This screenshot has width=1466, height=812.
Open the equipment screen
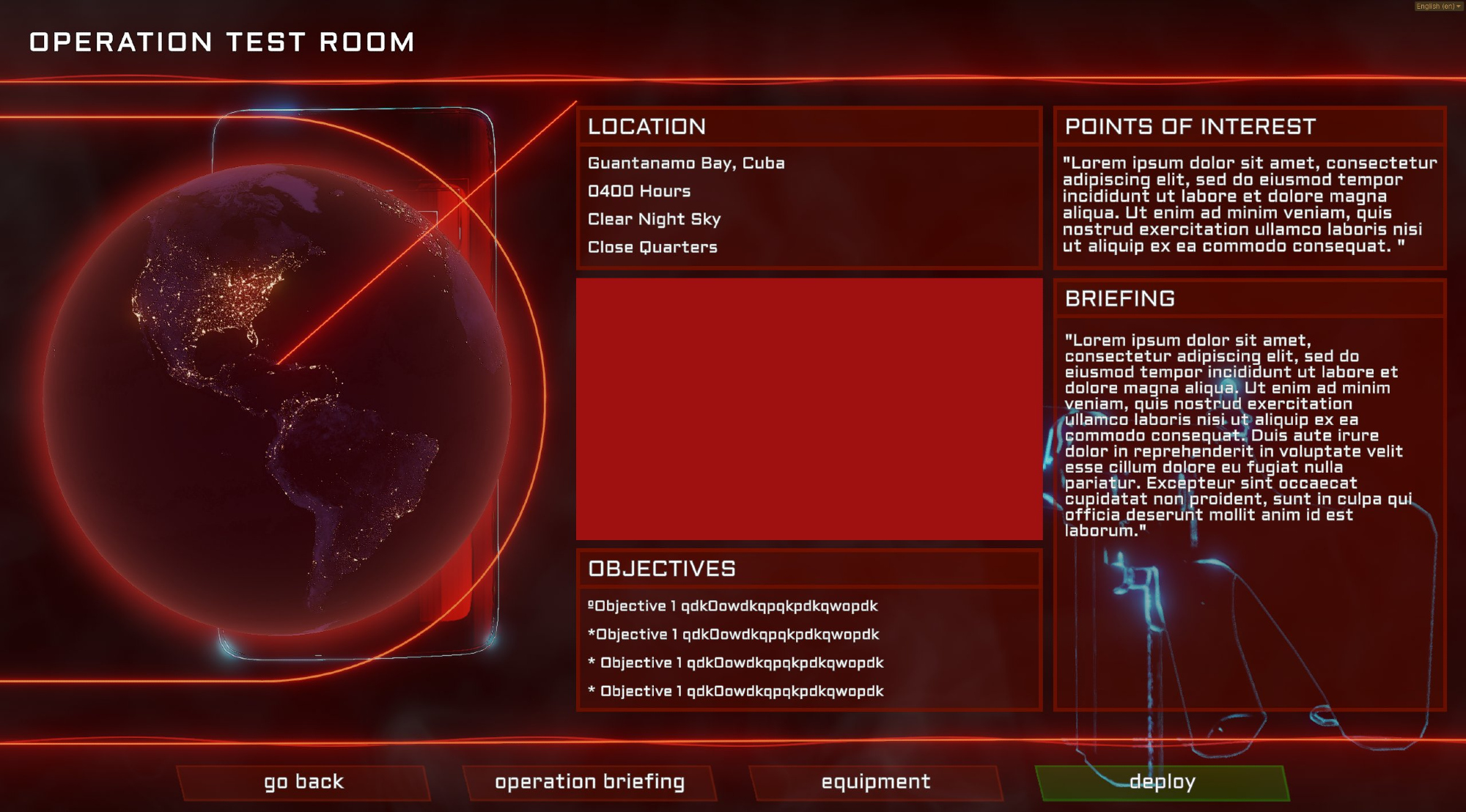tap(875, 782)
